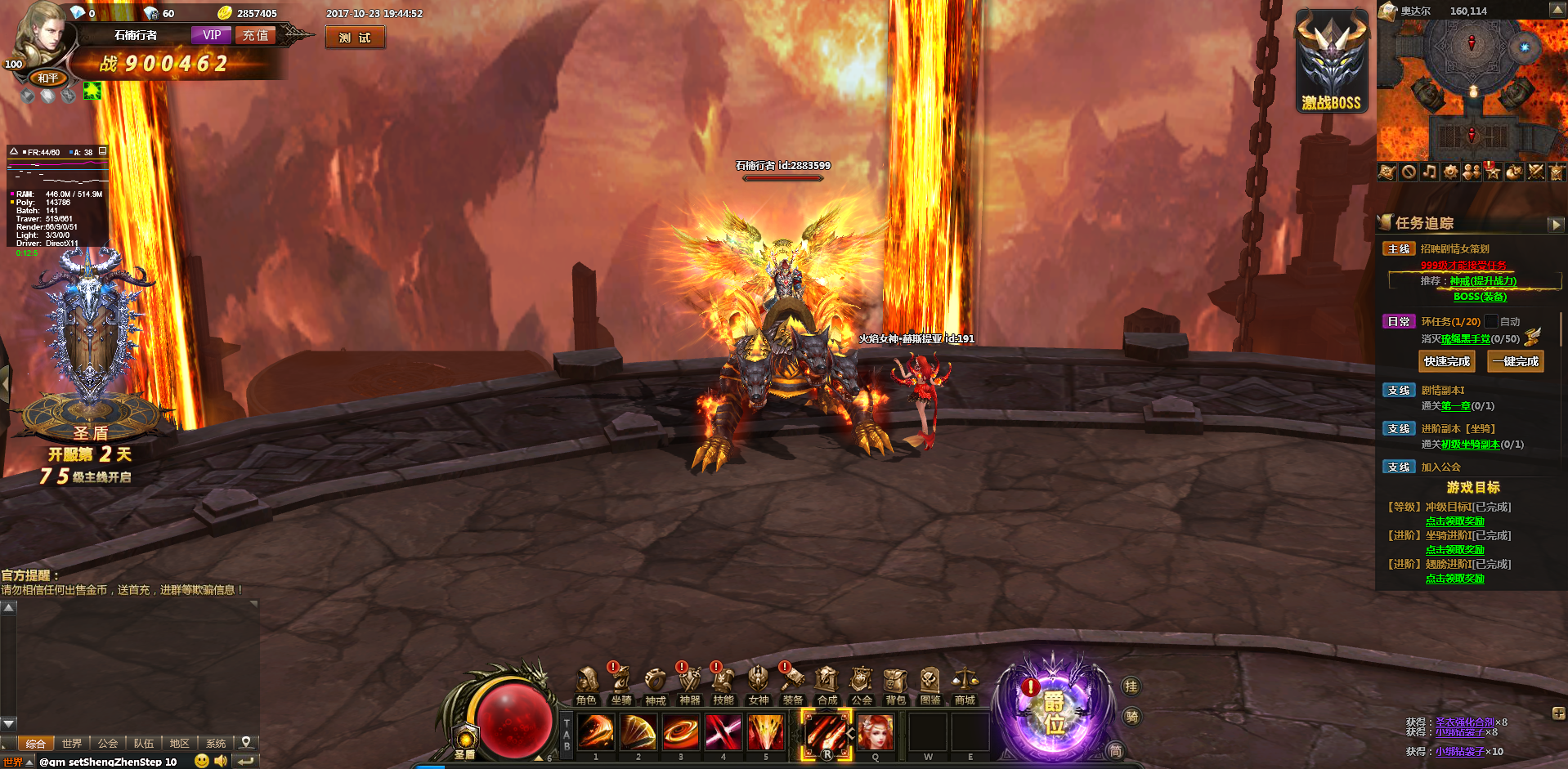Open the 技能 skills menu
Screen dimensions: 1568x769
[724, 683]
